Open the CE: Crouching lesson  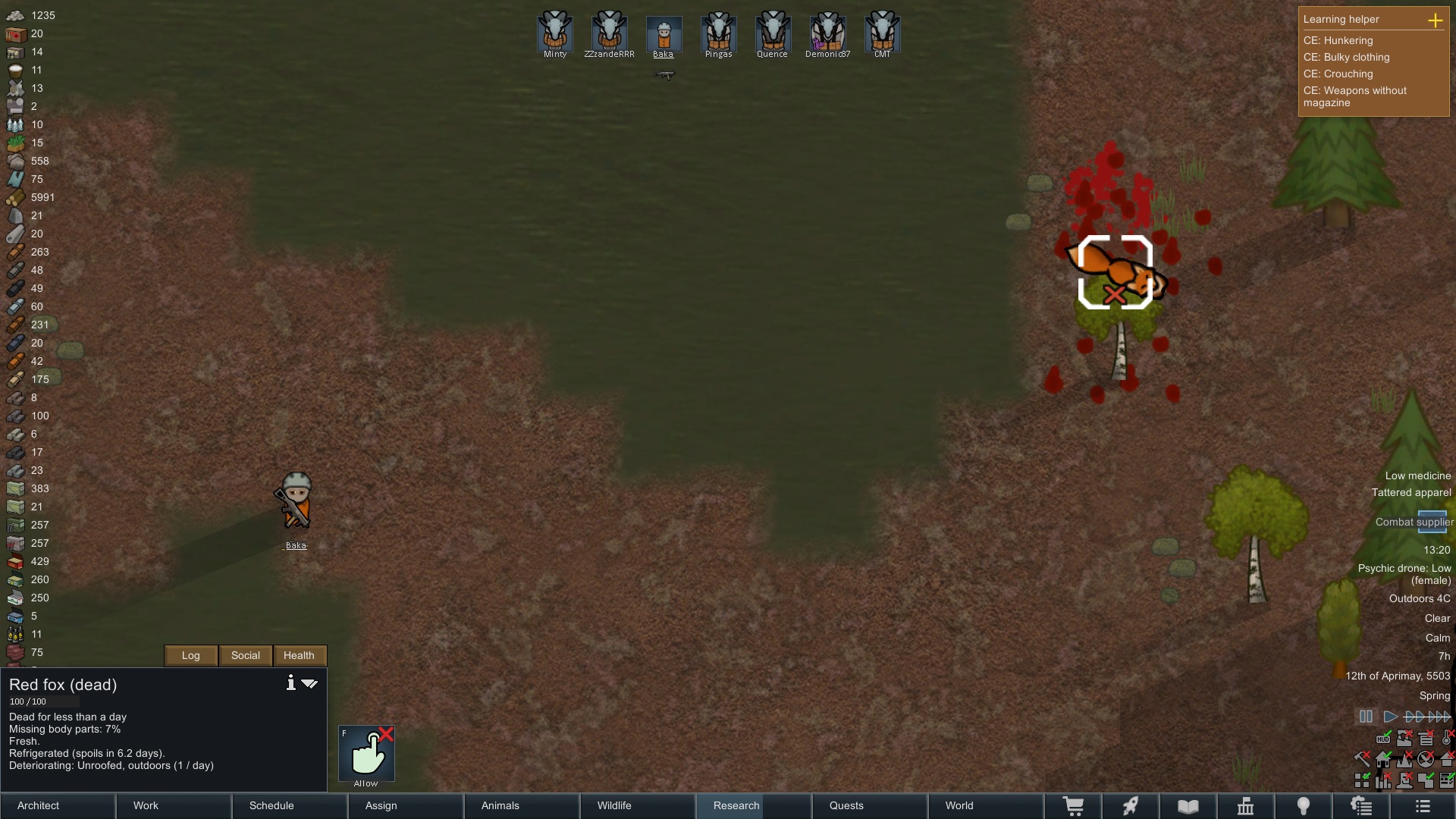[1338, 74]
